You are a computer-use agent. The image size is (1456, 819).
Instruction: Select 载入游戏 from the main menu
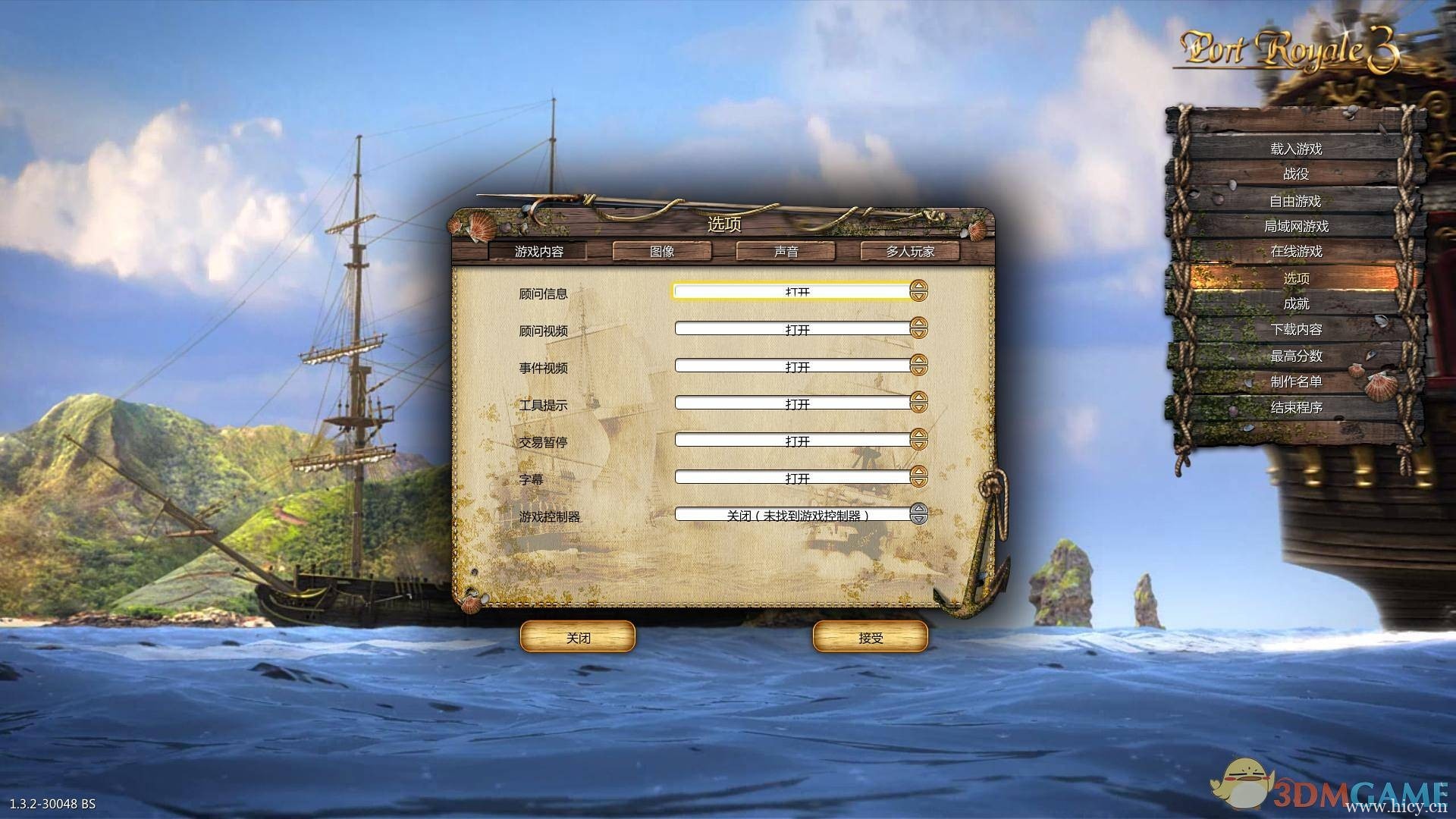[1298, 150]
